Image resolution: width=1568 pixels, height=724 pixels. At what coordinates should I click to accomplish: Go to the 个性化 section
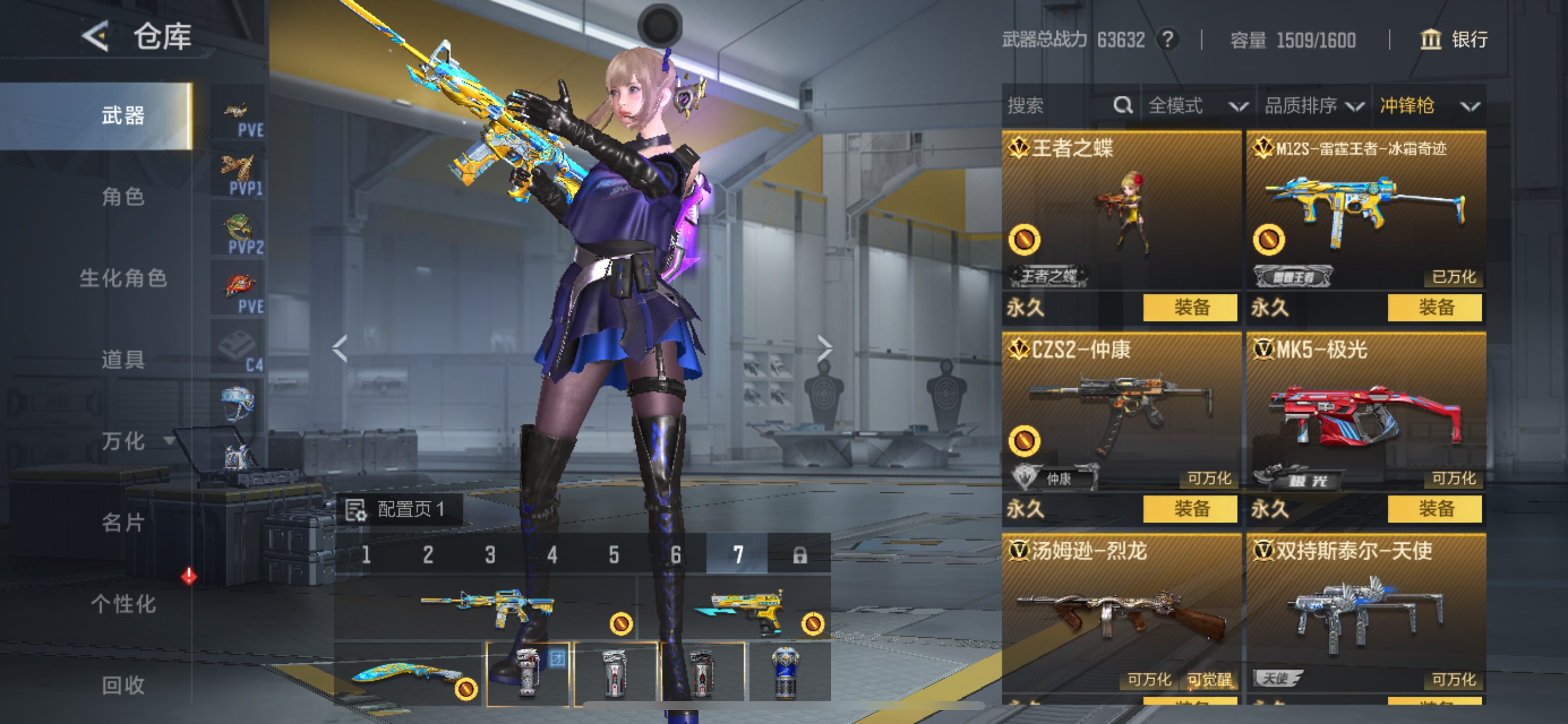point(123,603)
